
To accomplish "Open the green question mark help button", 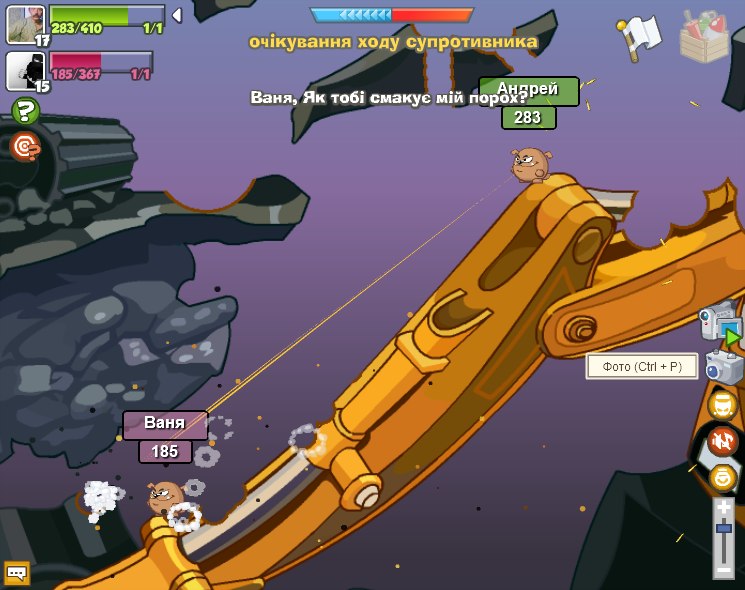I will [26, 111].
